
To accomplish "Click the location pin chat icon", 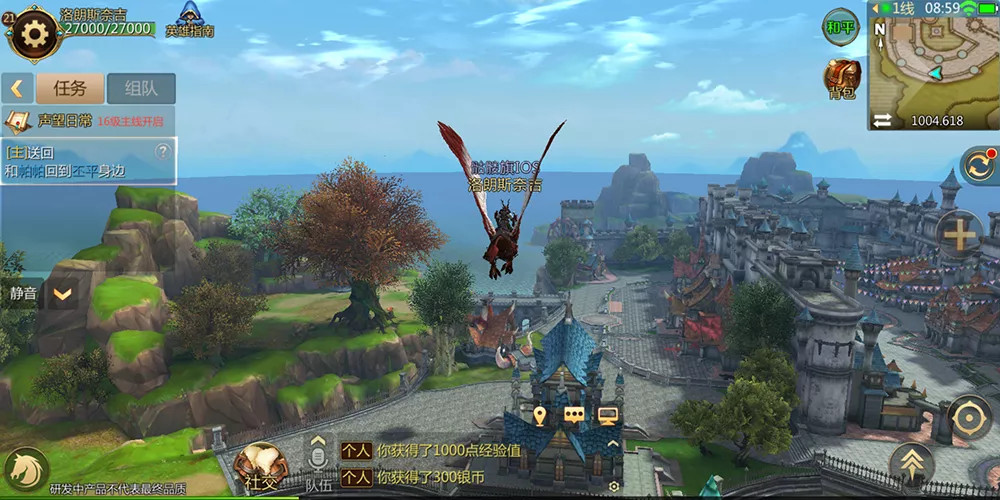I will 540,415.
